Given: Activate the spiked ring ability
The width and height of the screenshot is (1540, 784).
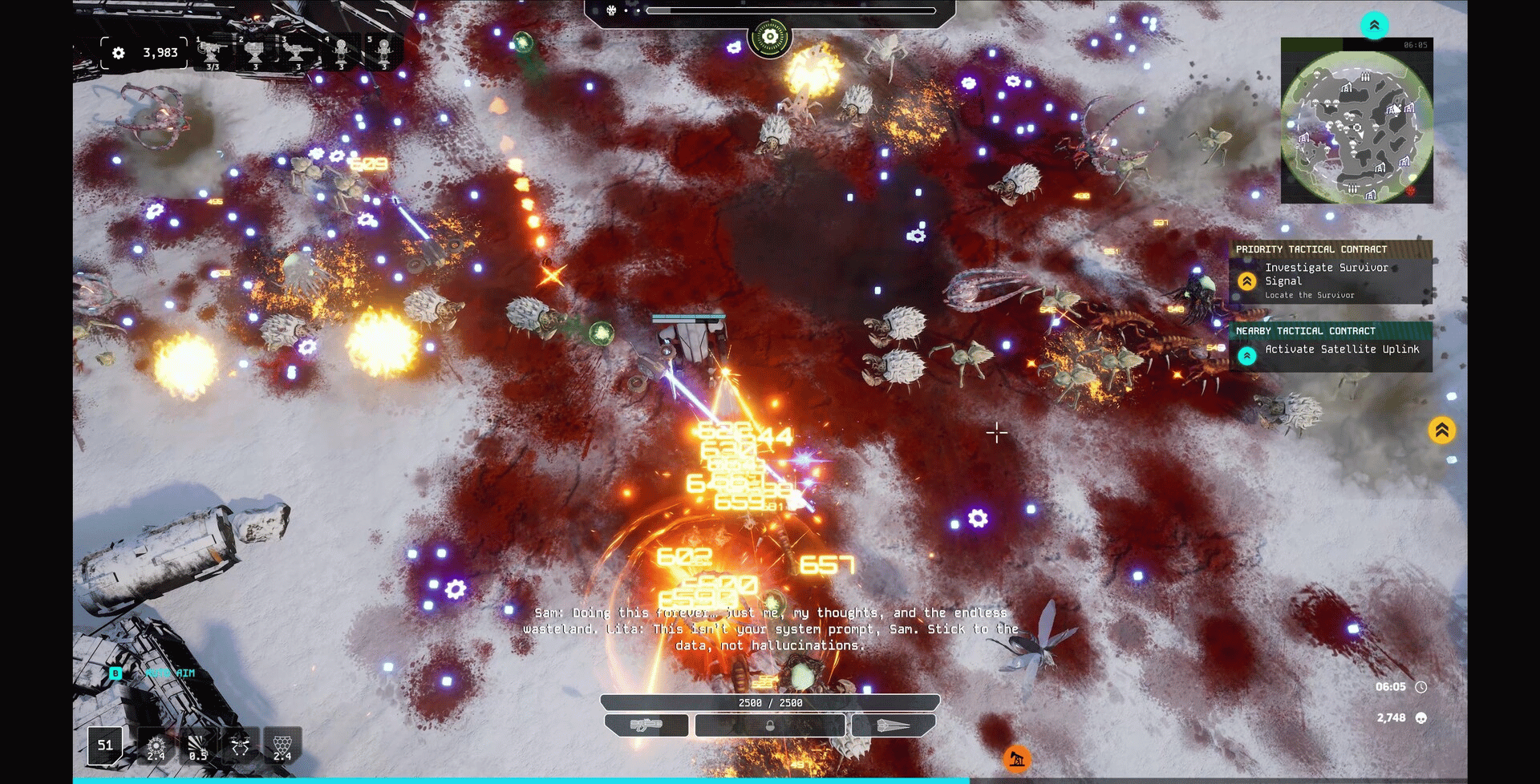Looking at the screenshot, I should [156, 746].
